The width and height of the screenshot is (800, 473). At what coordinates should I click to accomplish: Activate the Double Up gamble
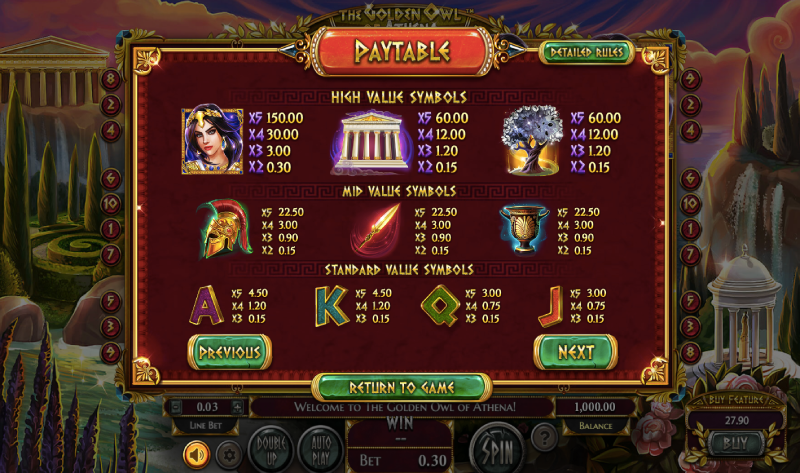[x=268, y=443]
